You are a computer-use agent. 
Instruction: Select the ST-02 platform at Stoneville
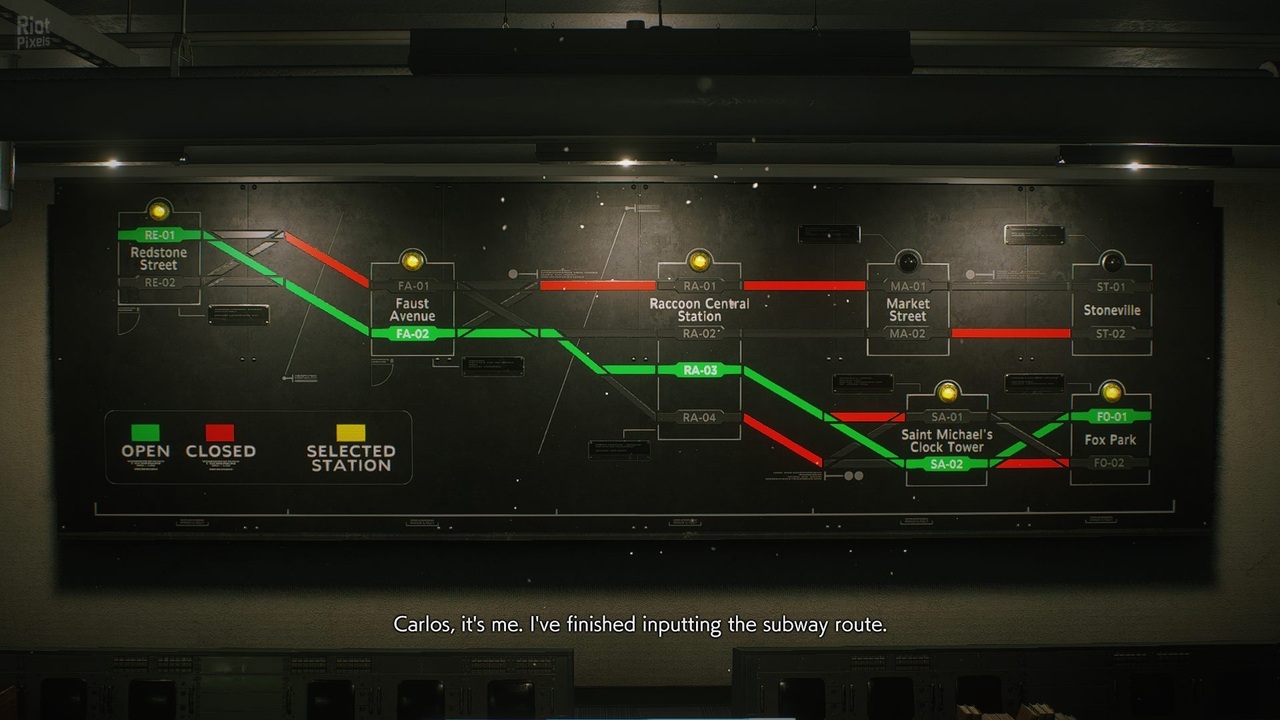pyautogui.click(x=1110, y=334)
